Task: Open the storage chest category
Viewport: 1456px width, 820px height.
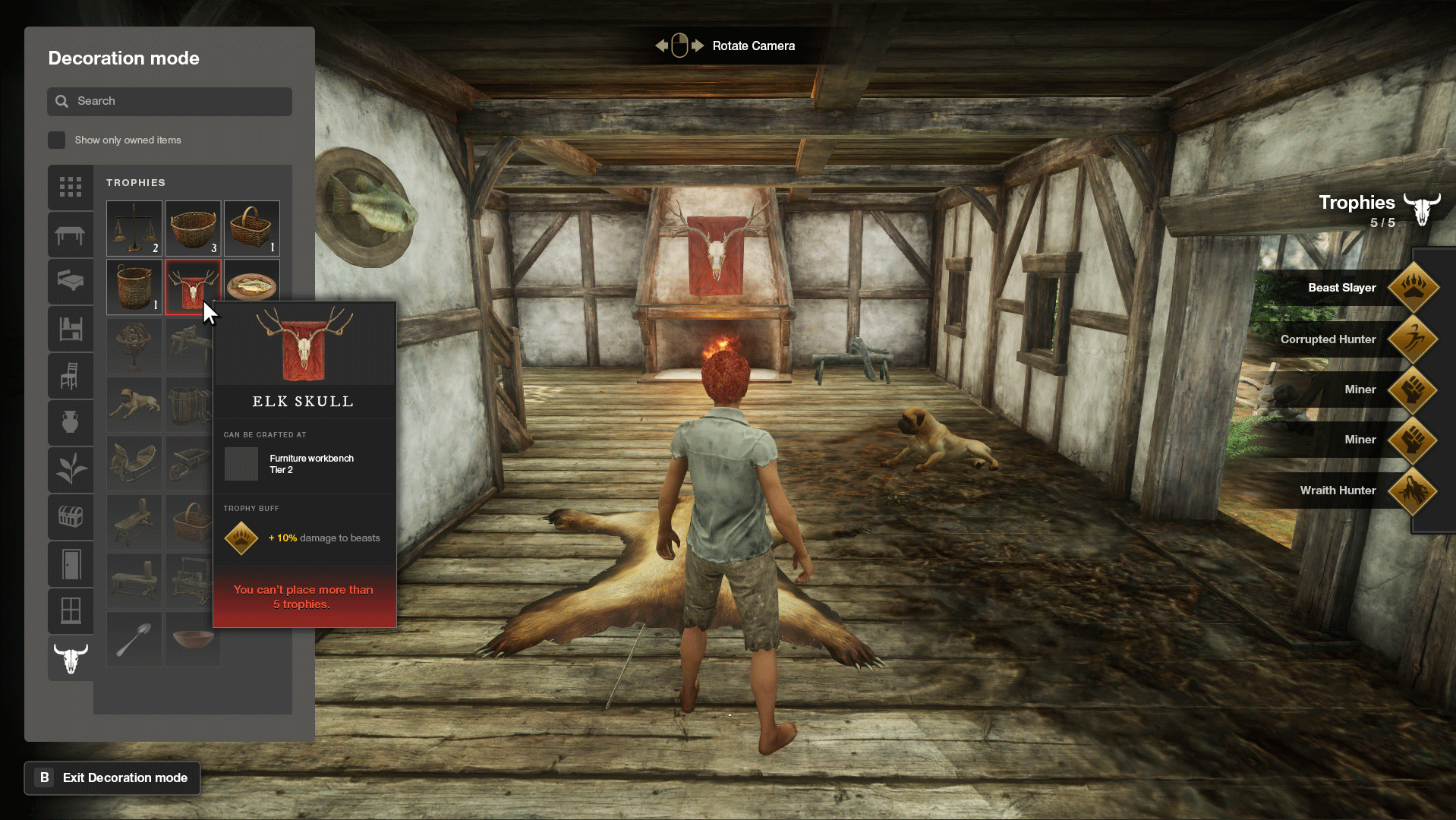Action: click(71, 517)
